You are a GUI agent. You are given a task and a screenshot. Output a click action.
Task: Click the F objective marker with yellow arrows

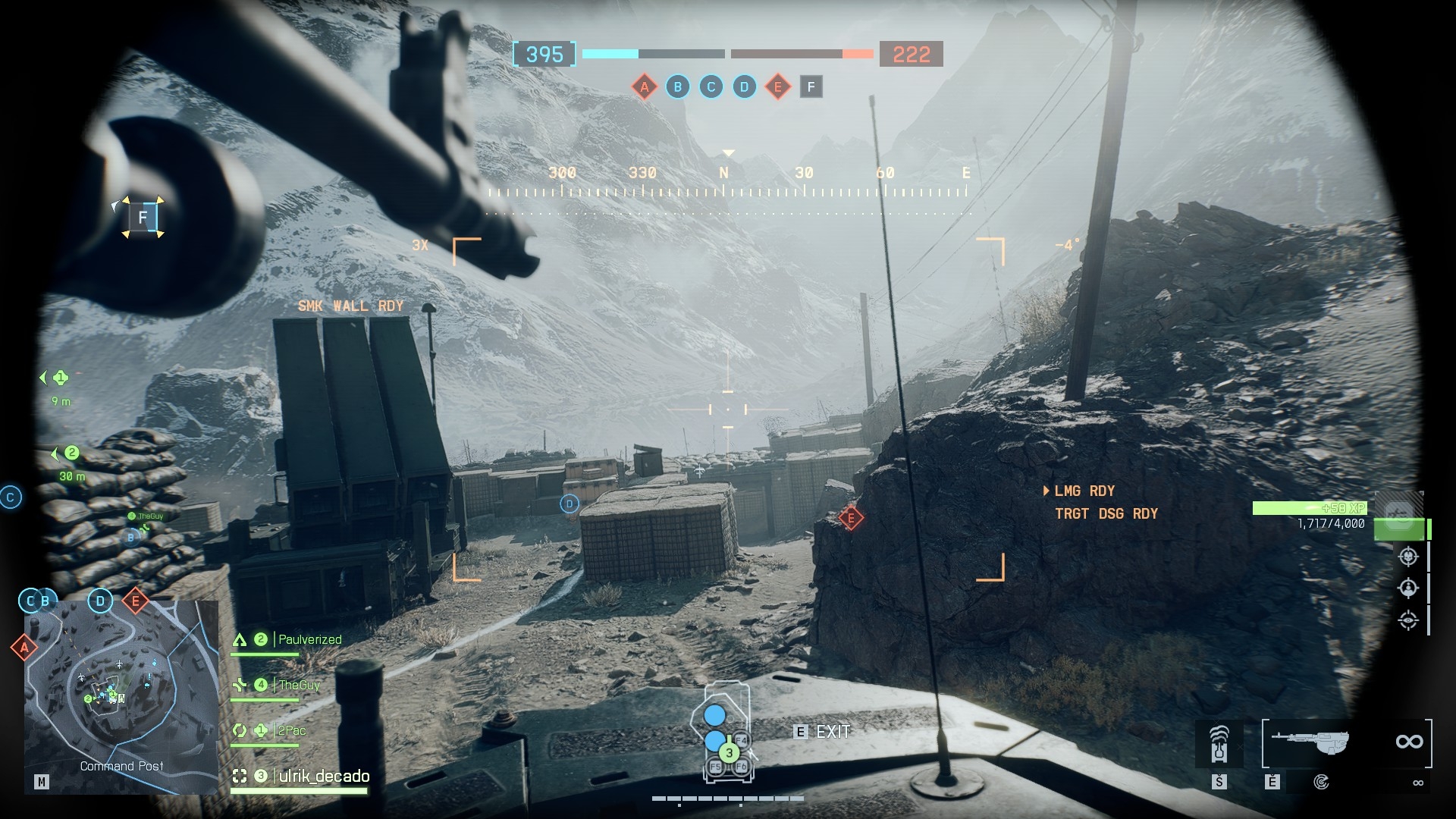click(143, 218)
